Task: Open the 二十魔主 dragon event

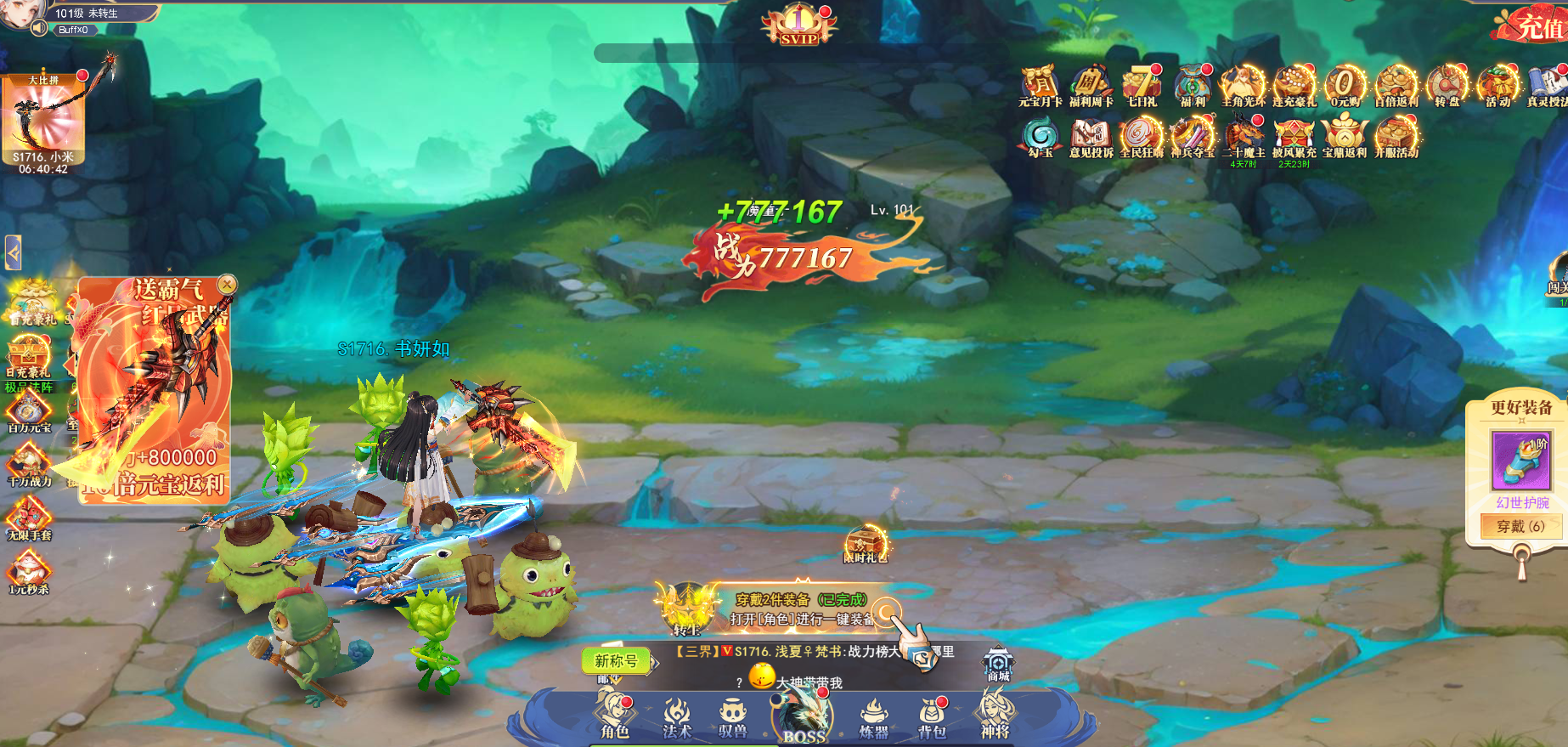Action: coord(1244,138)
